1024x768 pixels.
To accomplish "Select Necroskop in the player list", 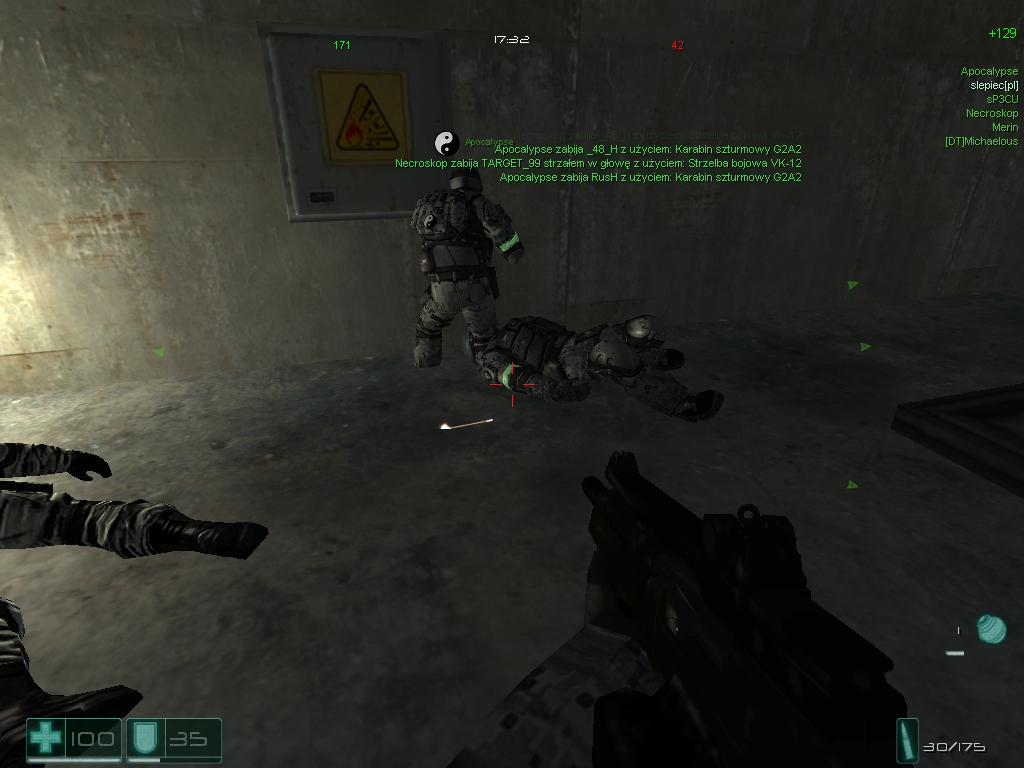I will 992,114.
